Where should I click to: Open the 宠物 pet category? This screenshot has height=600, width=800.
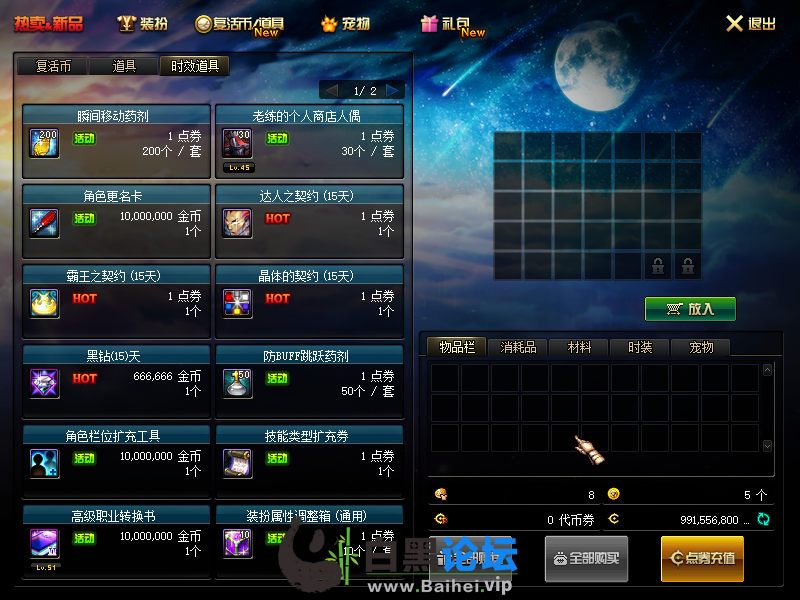[346, 23]
